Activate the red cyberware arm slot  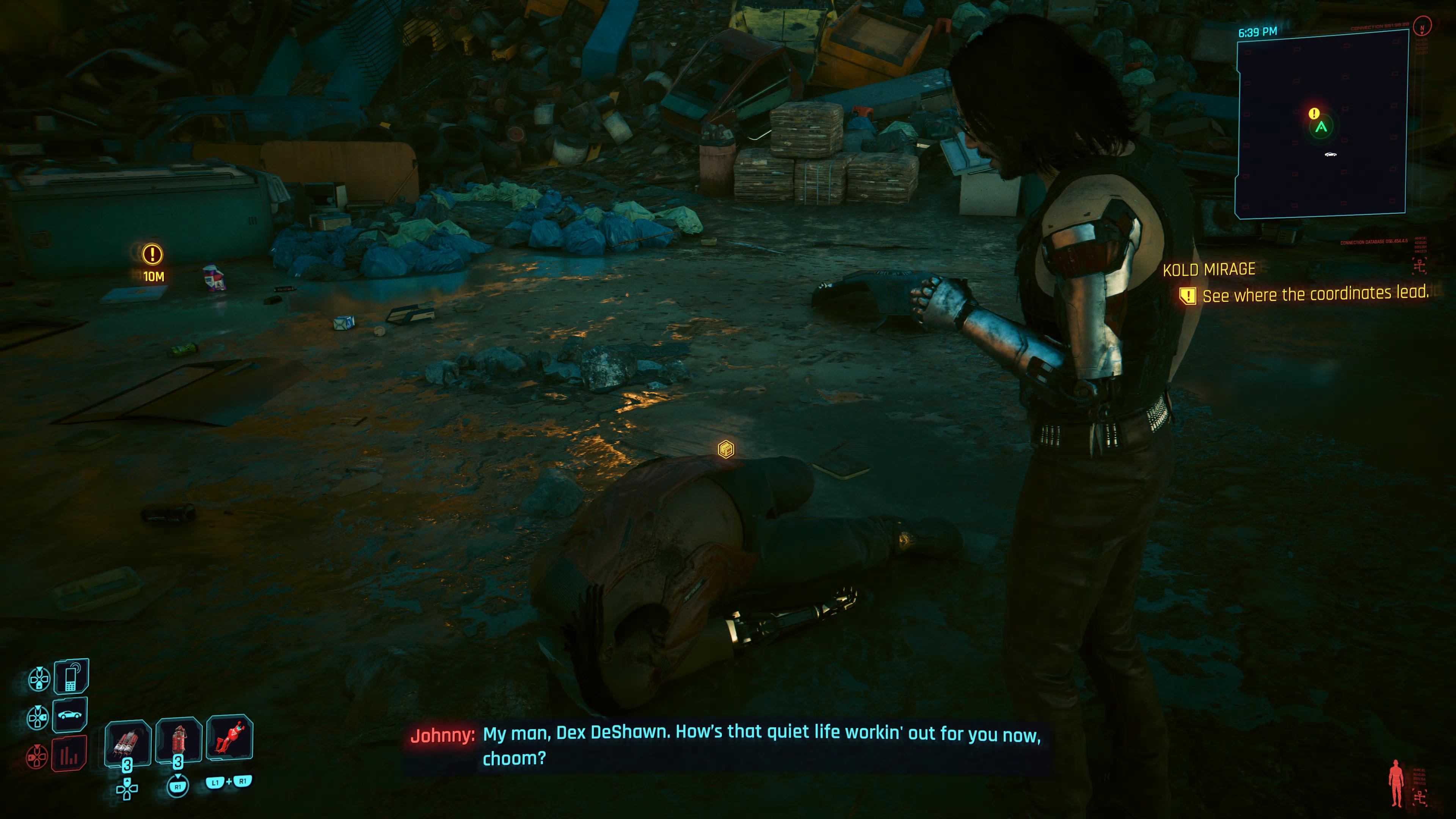point(229,737)
